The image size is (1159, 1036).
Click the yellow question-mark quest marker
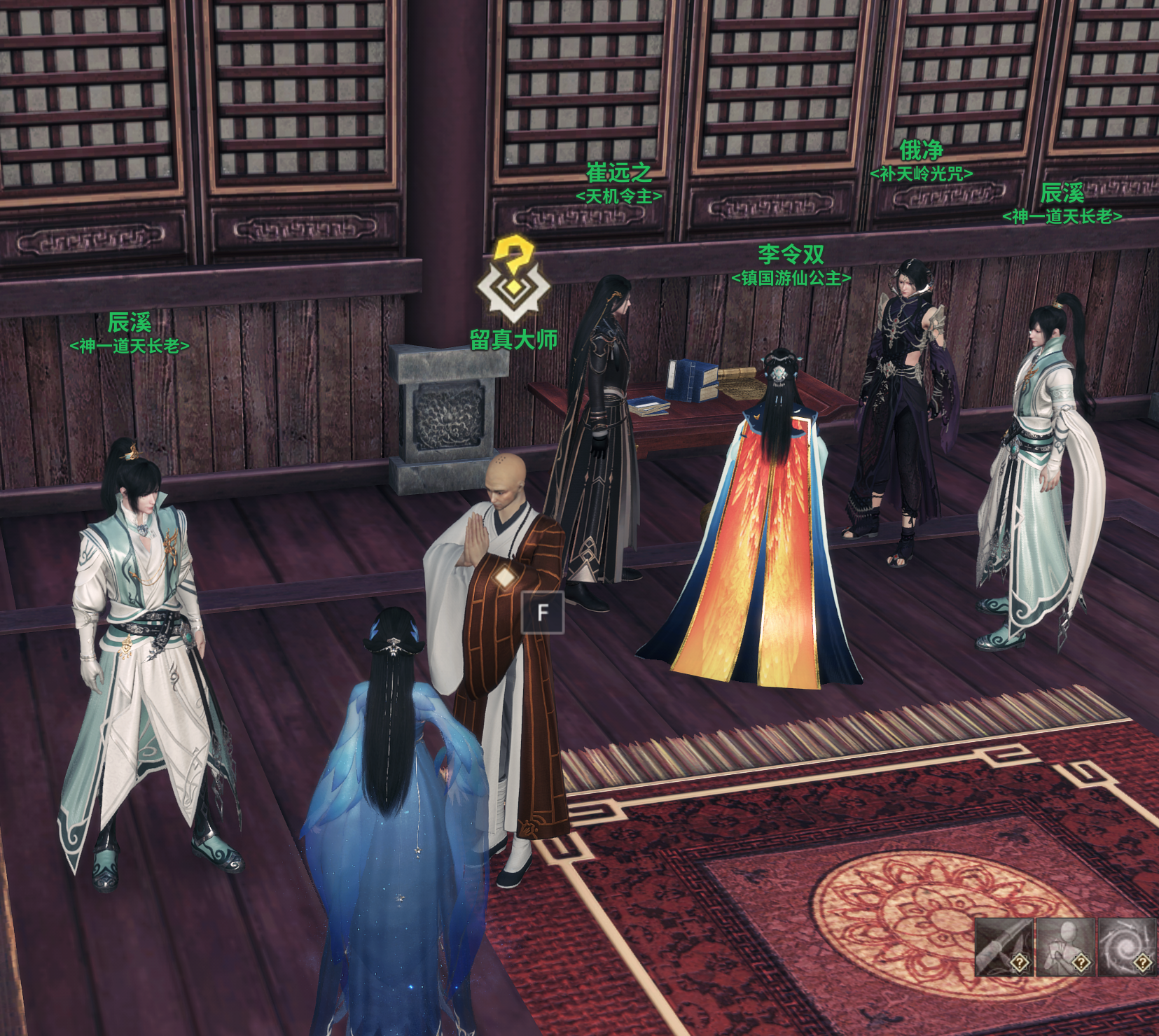(513, 279)
